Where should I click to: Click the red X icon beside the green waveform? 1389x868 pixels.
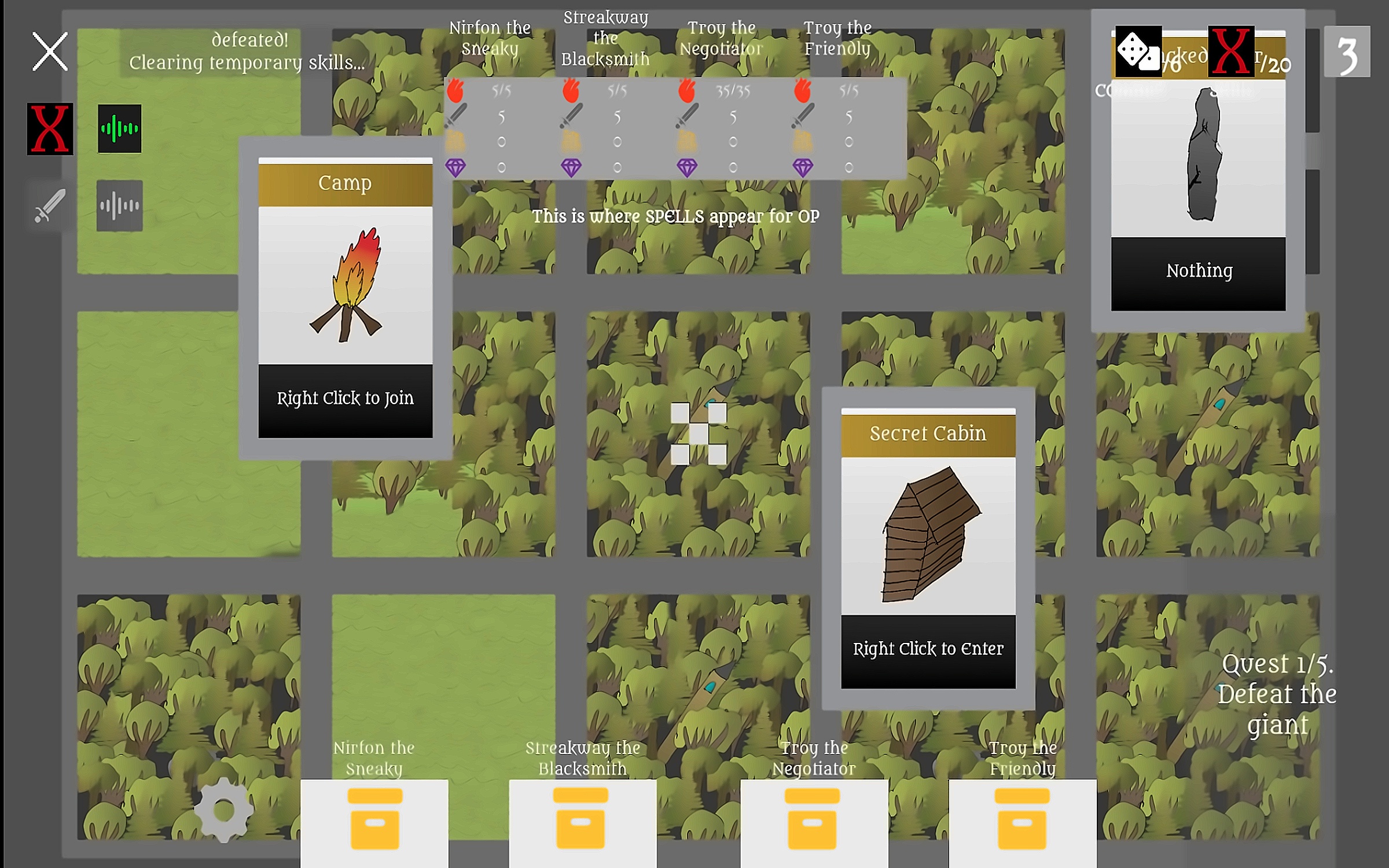[x=50, y=128]
